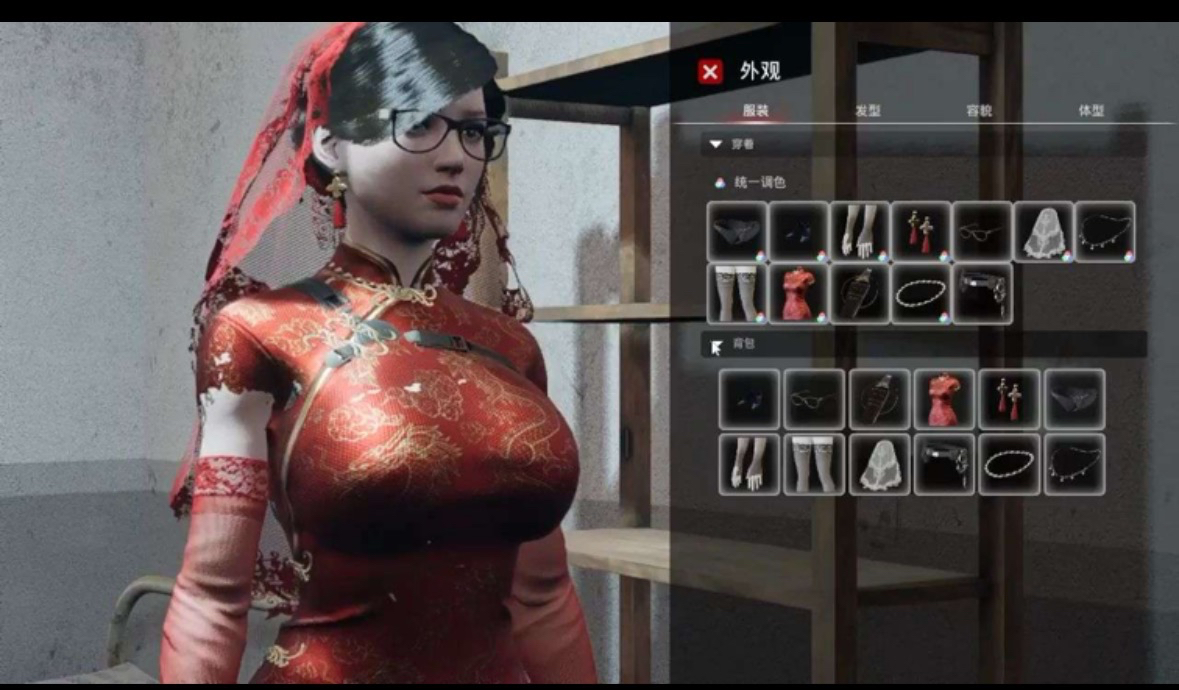This screenshot has width=1179, height=690.
Task: Select the worn gloves slot
Action: 859,231
